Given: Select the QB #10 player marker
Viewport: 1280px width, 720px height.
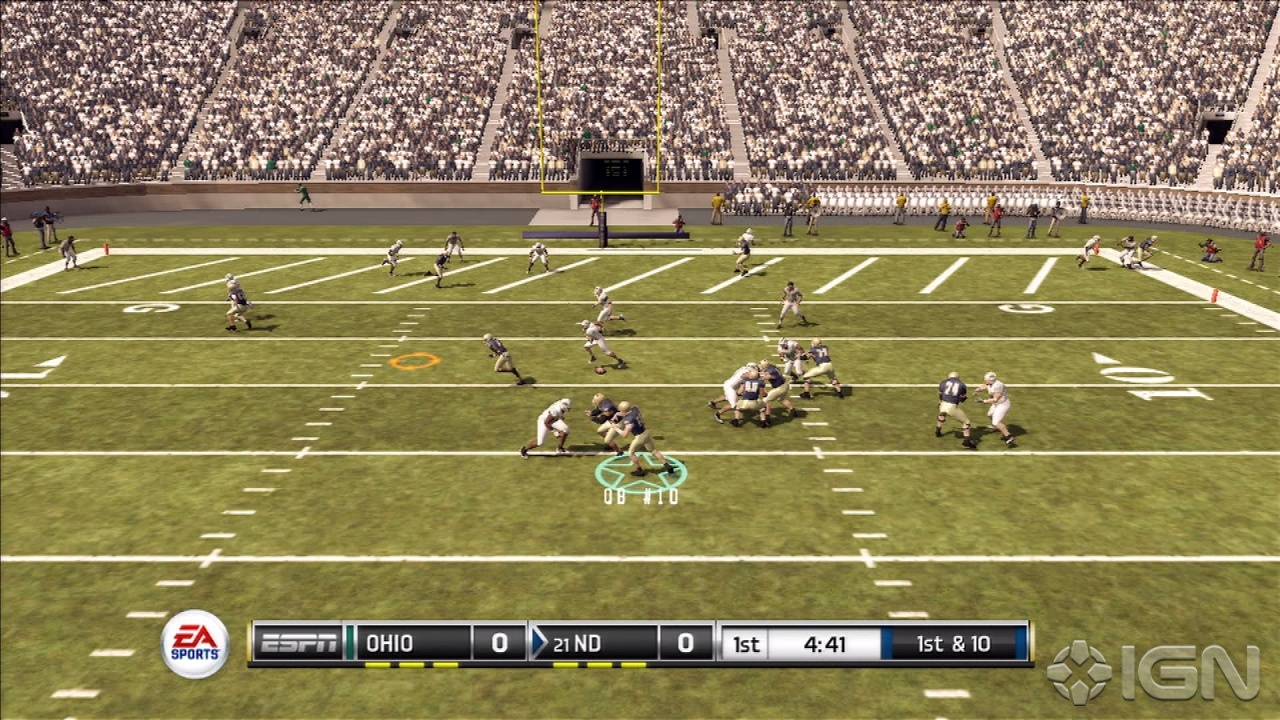Looking at the screenshot, I should pyautogui.click(x=641, y=474).
